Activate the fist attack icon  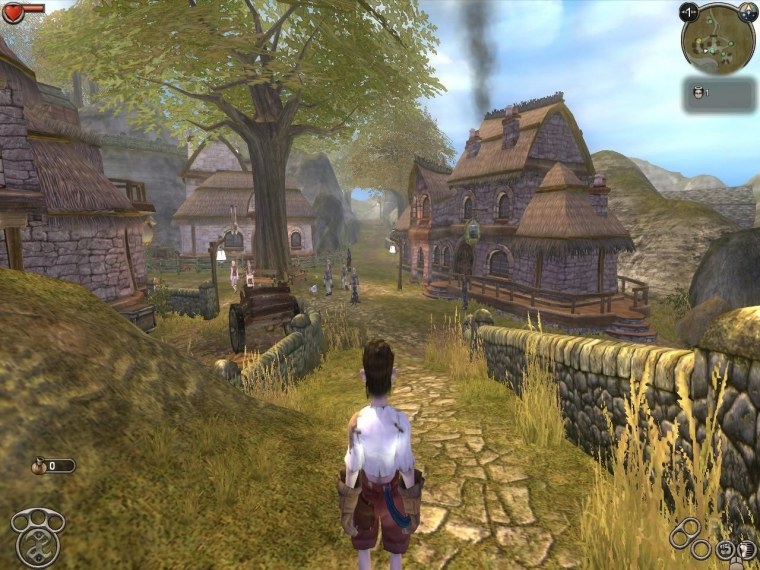pos(723,549)
